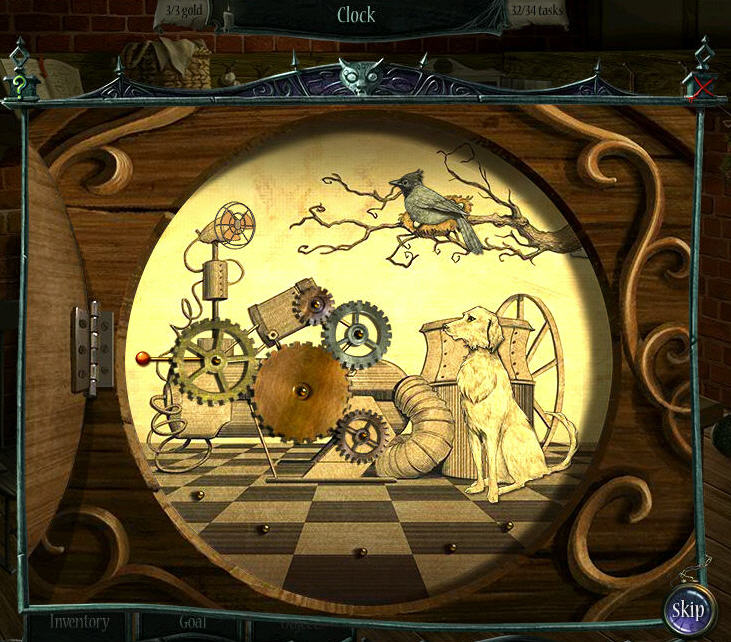Select the large brass gear

[301, 392]
